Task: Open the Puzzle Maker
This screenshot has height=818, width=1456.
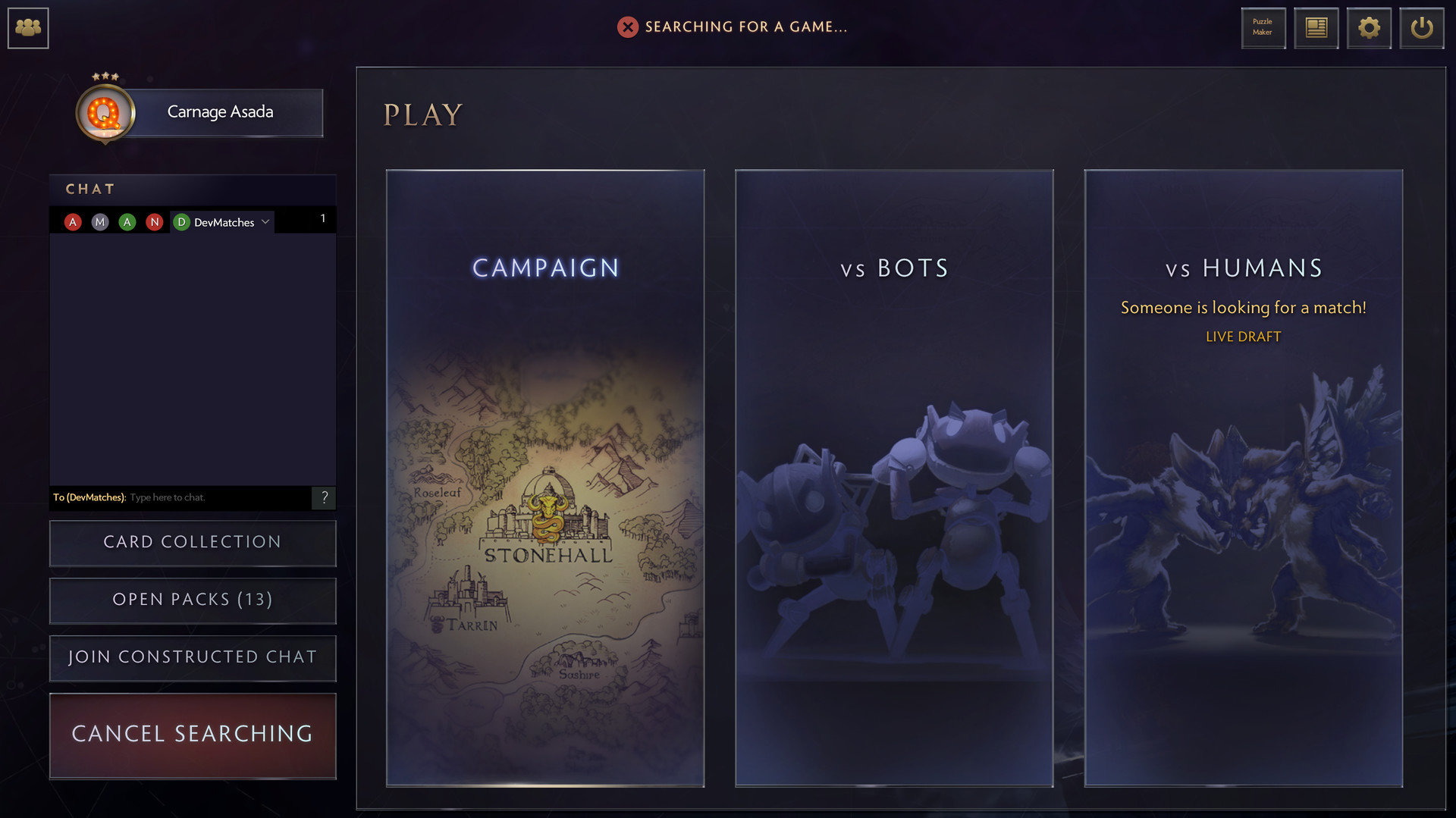Action: point(1263,27)
